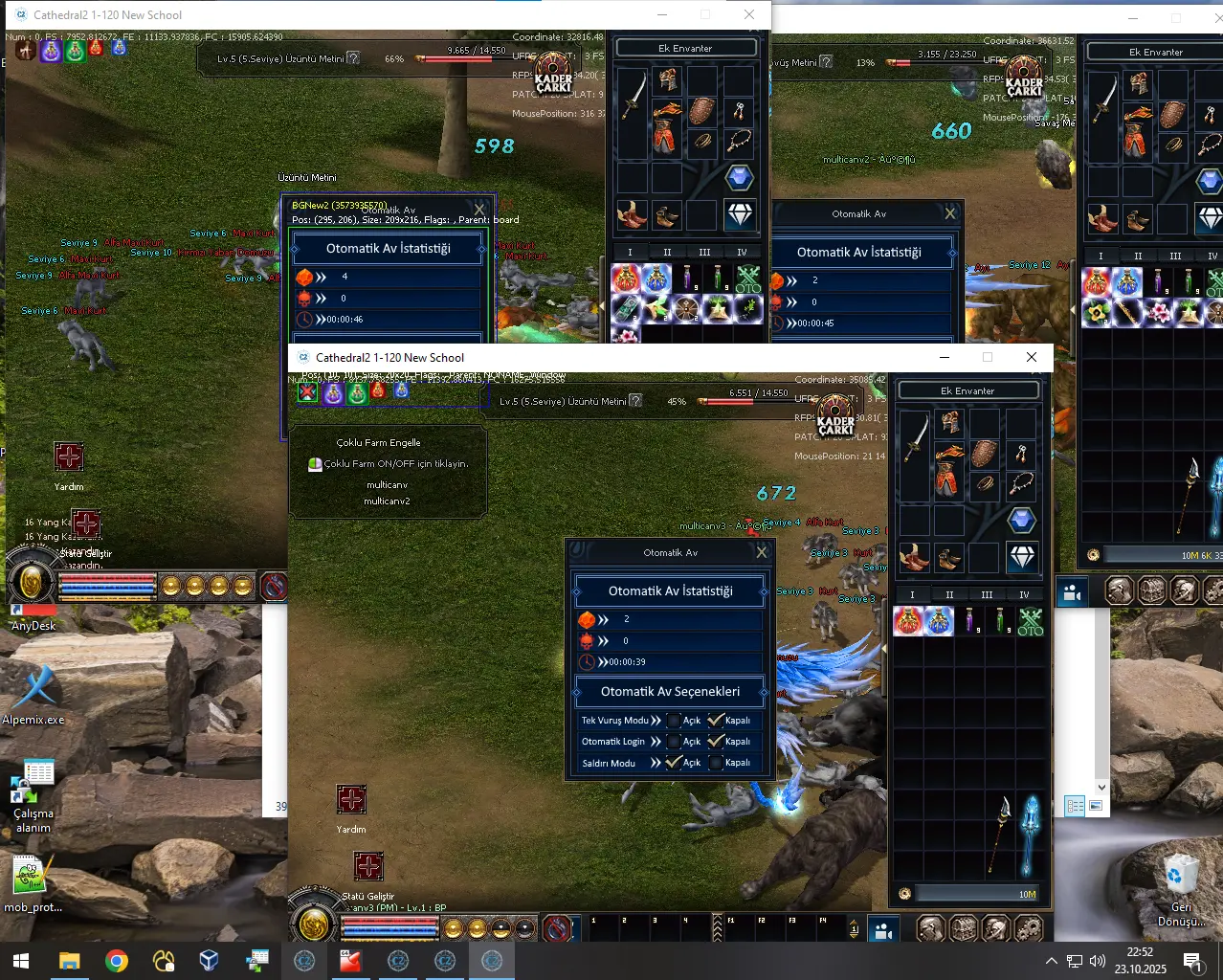The width and height of the screenshot is (1223, 980).
Task: Select Kapalı for Otomatik Login
Action: 715,742
